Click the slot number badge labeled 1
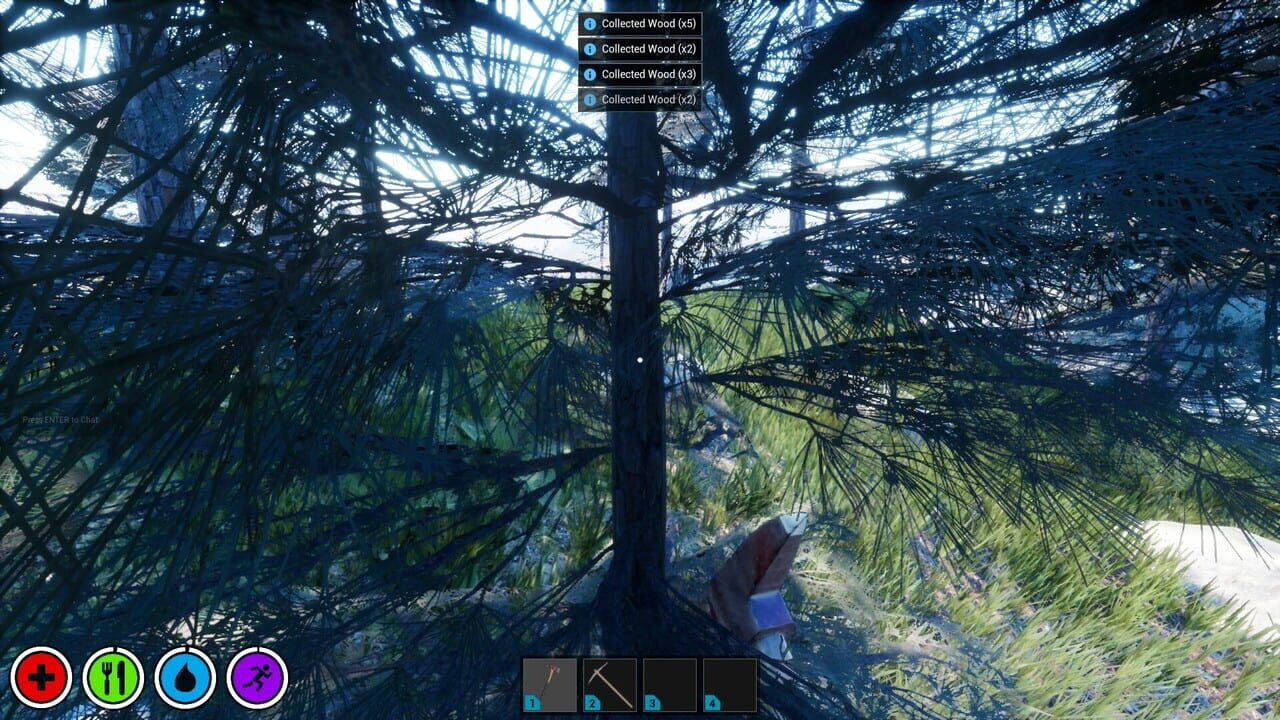The image size is (1280, 720). pyautogui.click(x=531, y=703)
